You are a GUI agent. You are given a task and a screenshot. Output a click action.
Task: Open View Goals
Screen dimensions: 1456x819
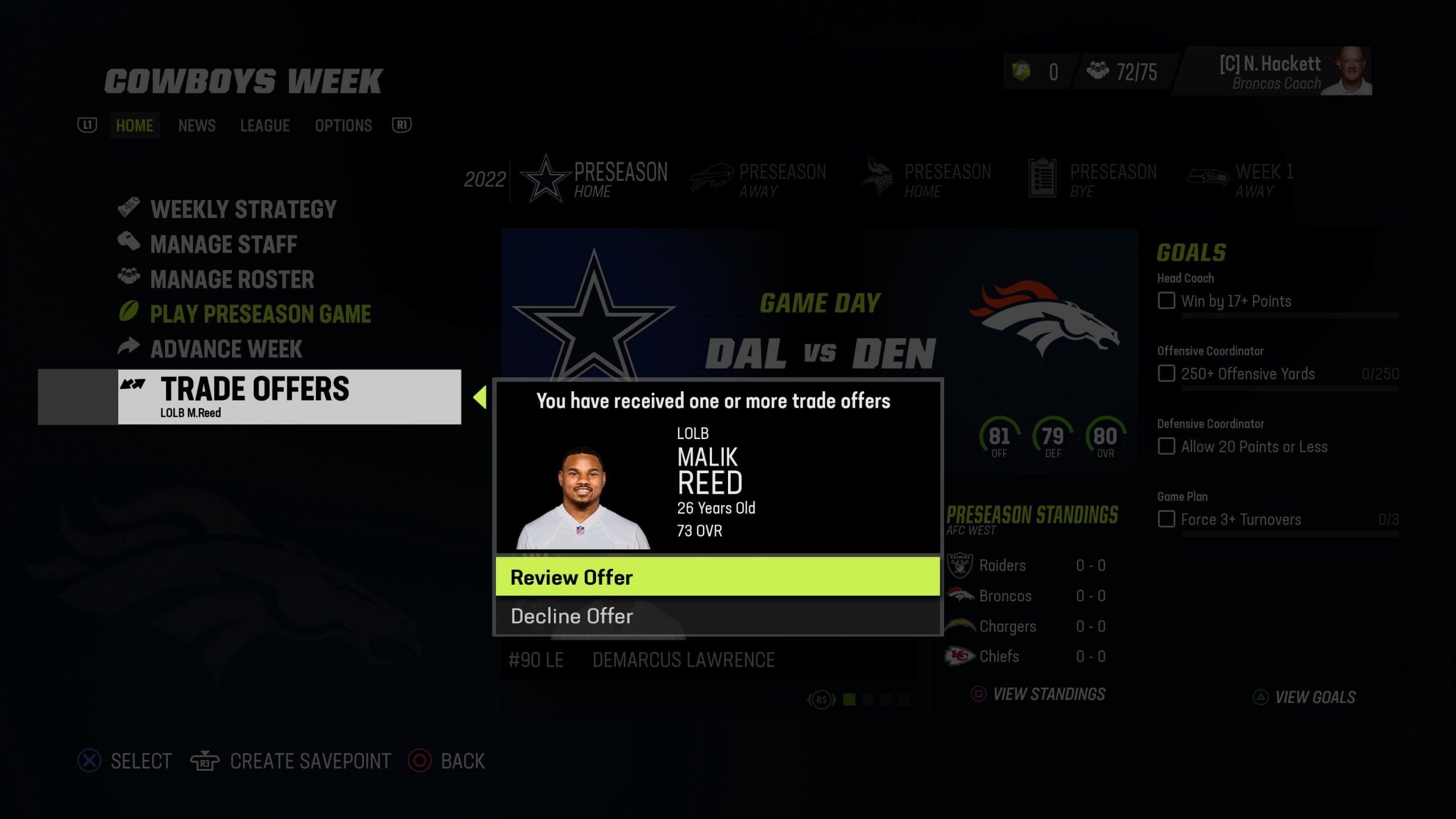coord(1314,697)
